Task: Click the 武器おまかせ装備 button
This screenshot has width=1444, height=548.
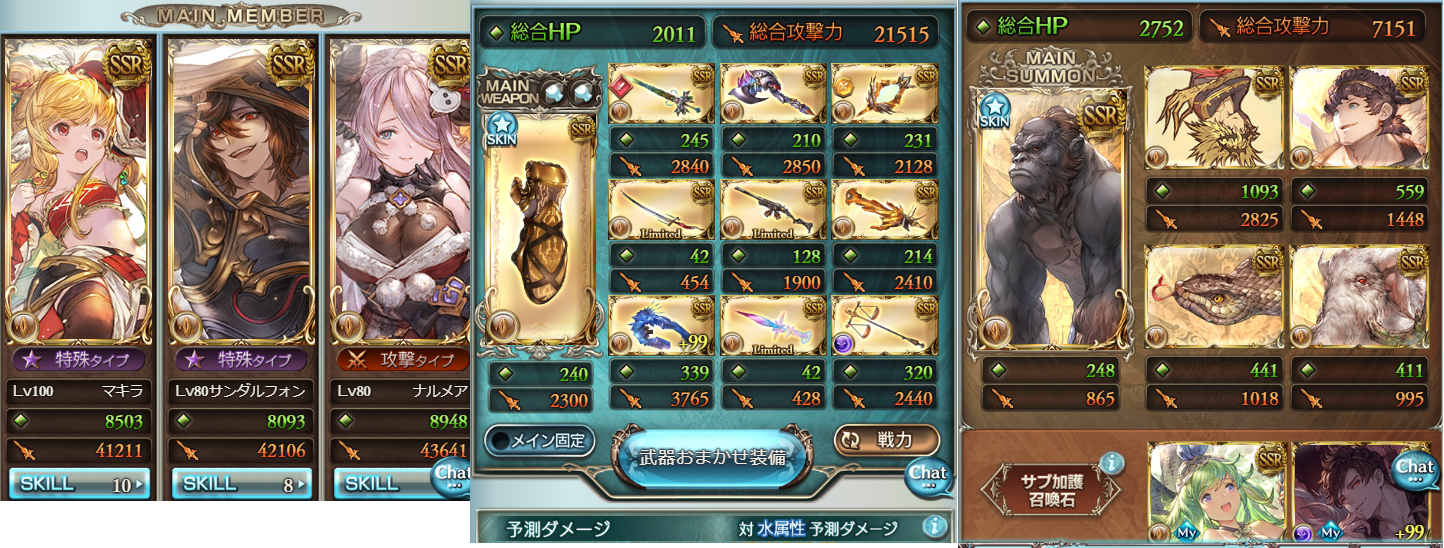Action: 714,457
